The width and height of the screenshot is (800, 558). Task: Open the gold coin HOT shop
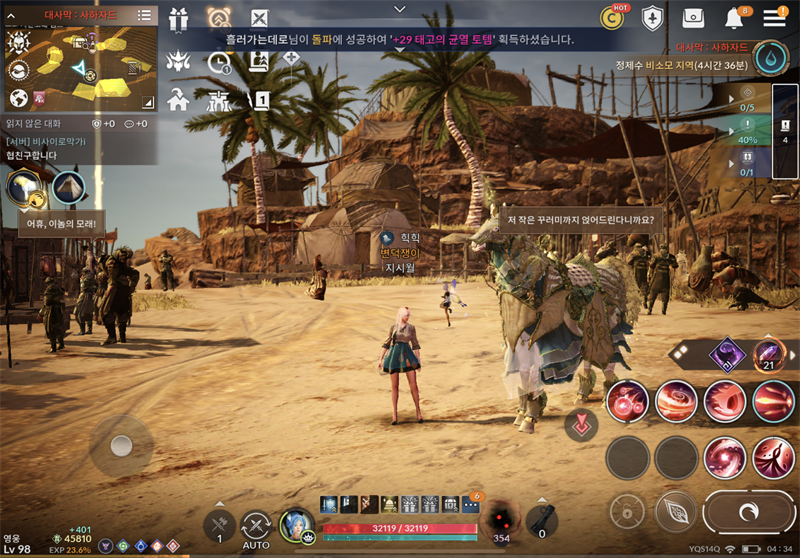coord(612,17)
